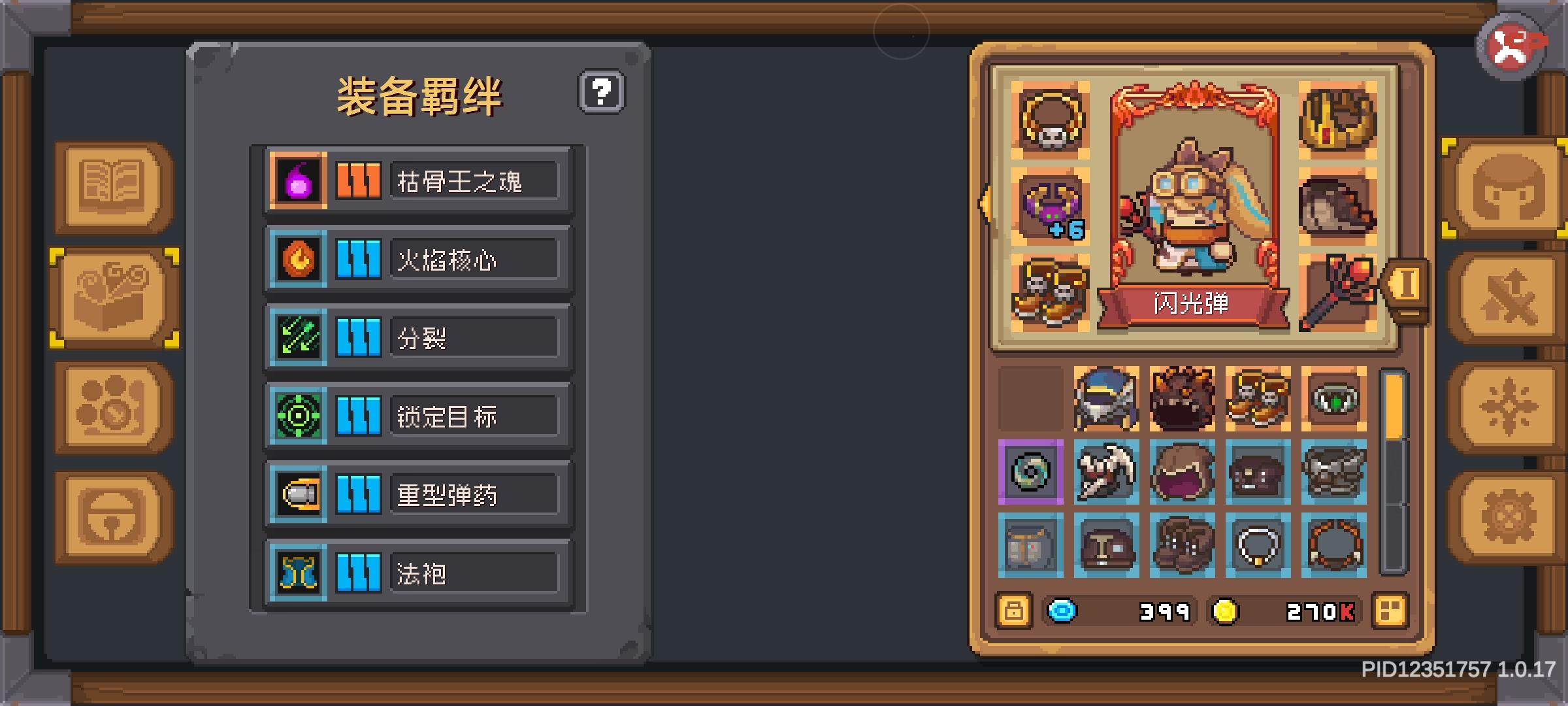Click the robe icon next to 法袍
1568x706 pixels.
coord(298,573)
